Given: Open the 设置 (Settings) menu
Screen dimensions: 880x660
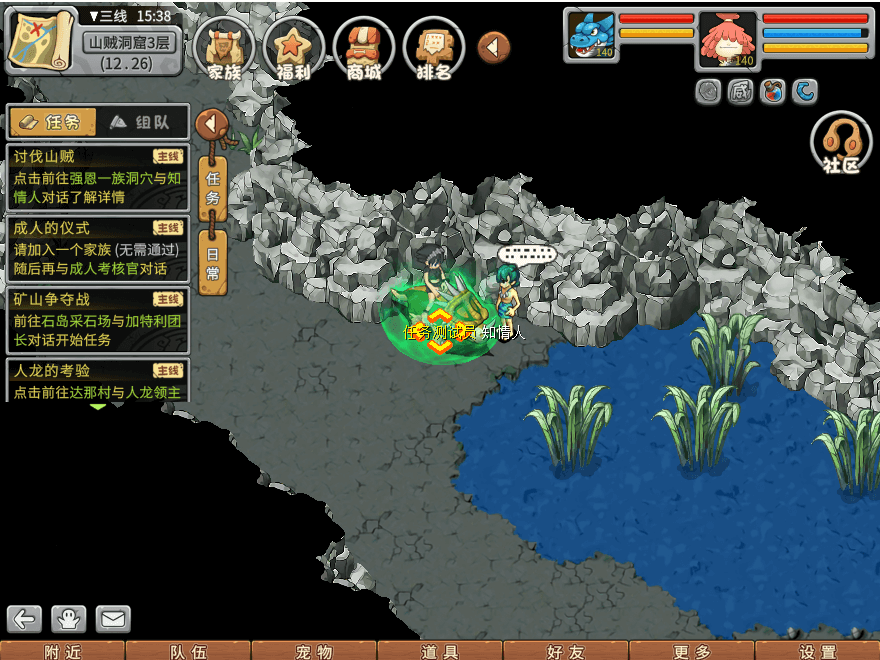Looking at the screenshot, I should click(818, 651).
